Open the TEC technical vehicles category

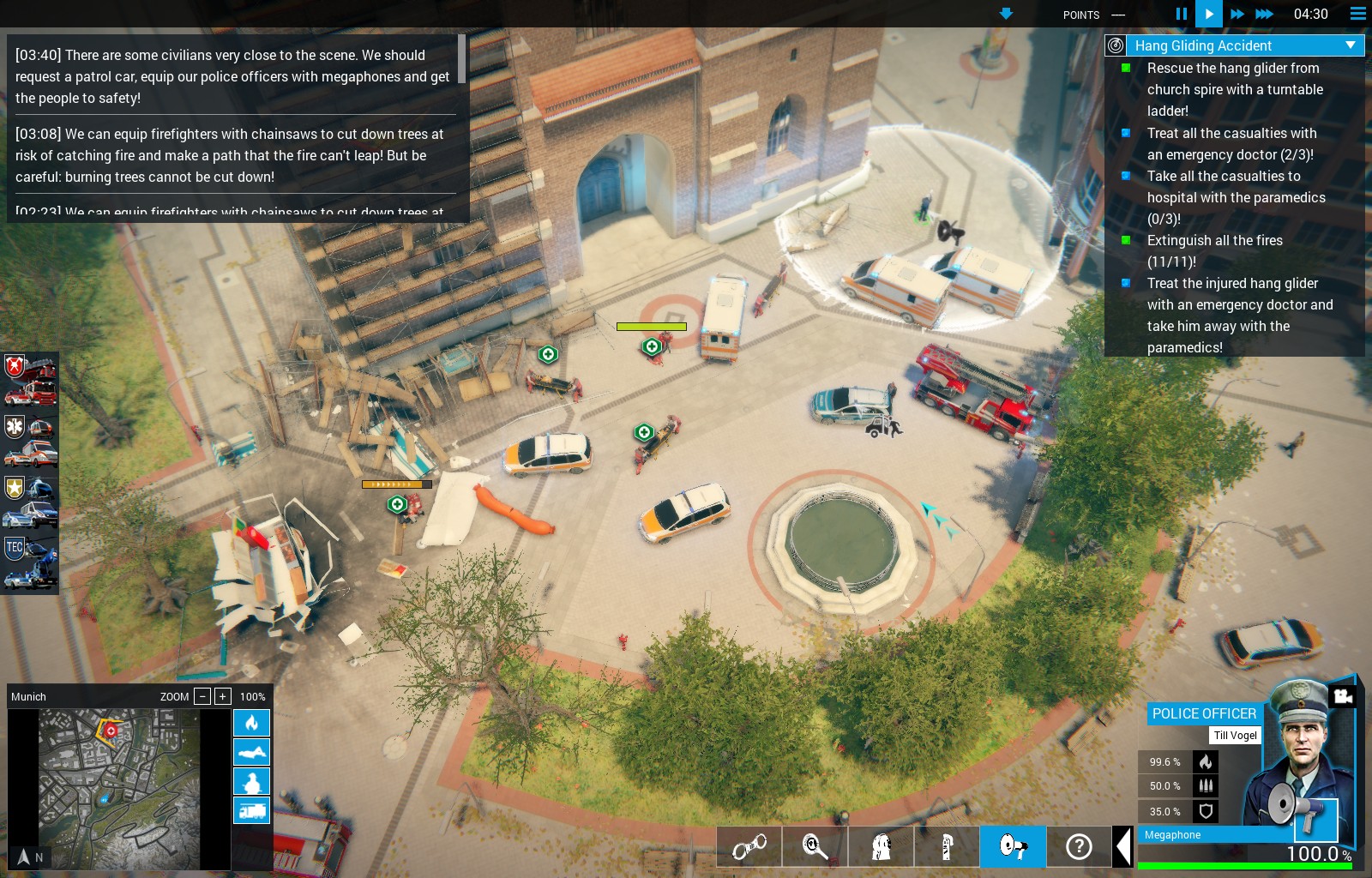pyautogui.click(x=30, y=562)
